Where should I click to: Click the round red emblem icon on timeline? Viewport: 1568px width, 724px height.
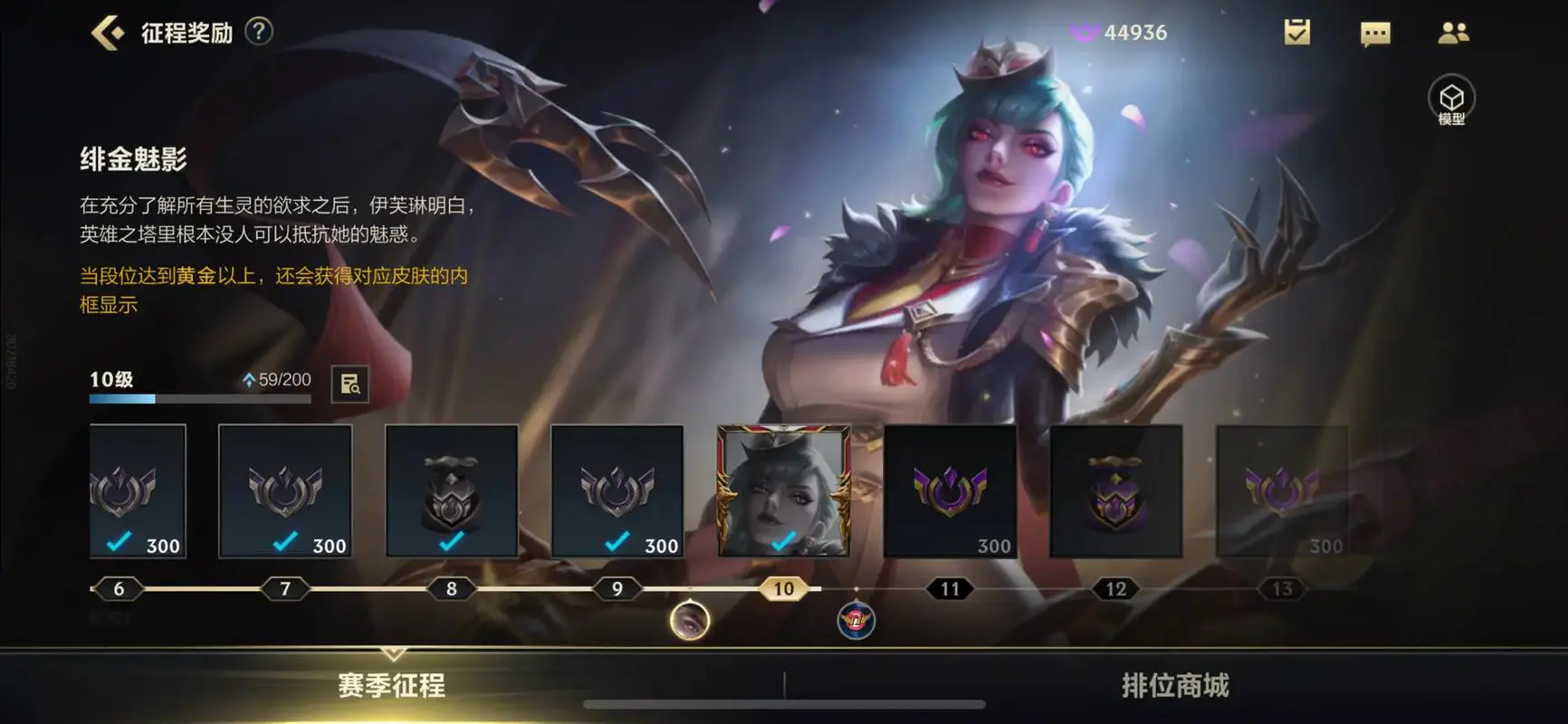point(856,622)
